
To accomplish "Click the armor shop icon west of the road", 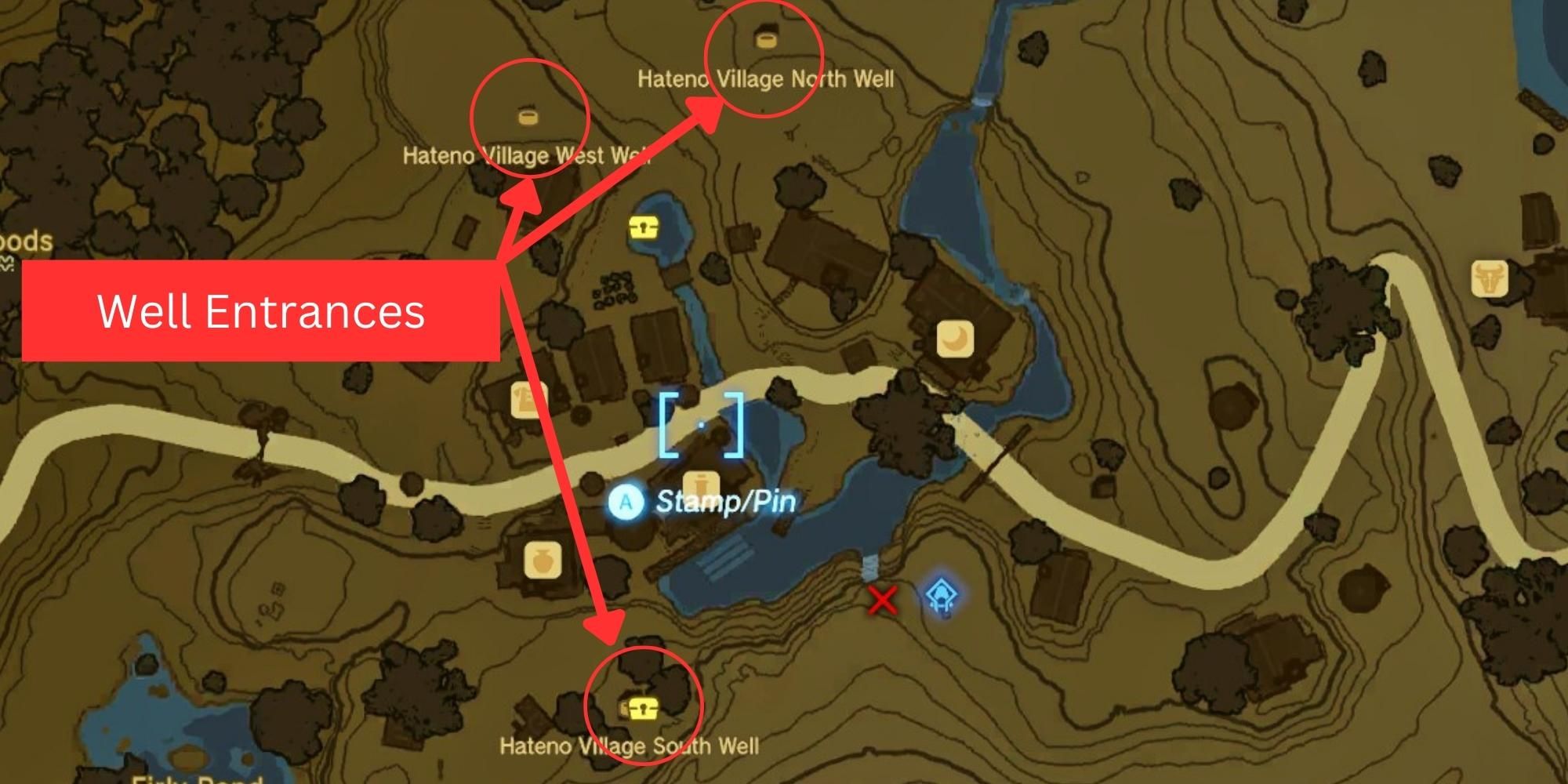I will point(524,400).
